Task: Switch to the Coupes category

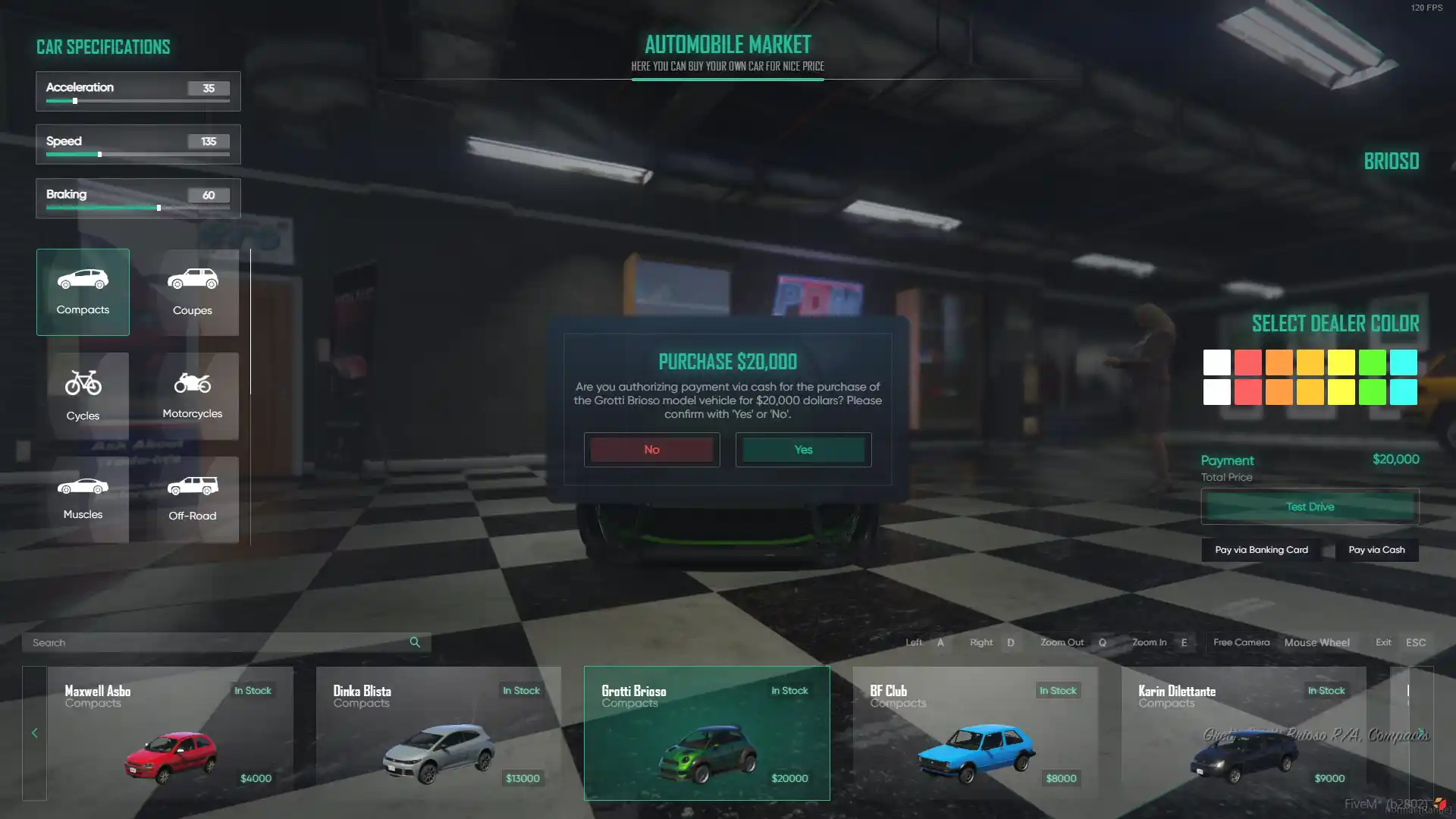Action: [x=192, y=292]
